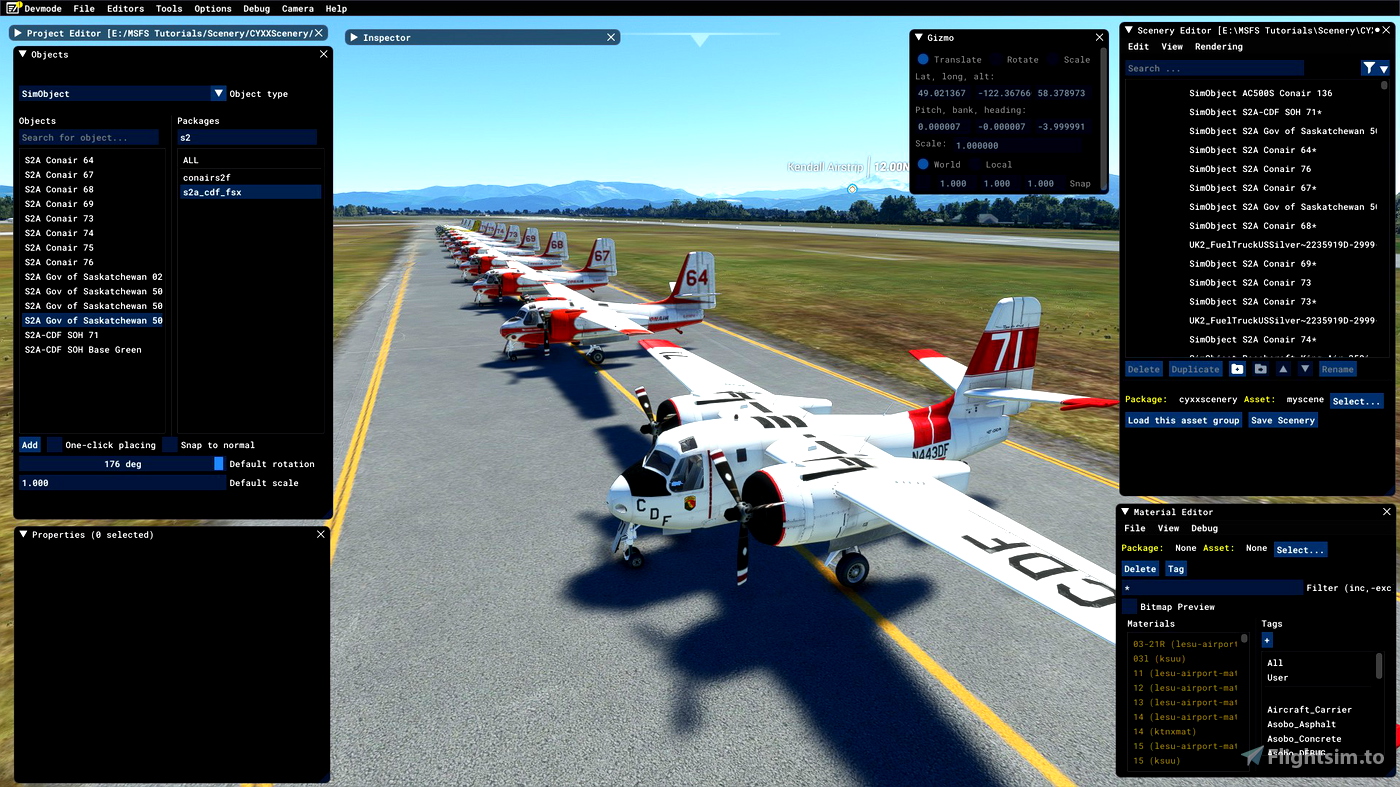Click the new folder icon in Scenery Editor
The width and height of the screenshot is (1400, 787).
click(x=1237, y=369)
